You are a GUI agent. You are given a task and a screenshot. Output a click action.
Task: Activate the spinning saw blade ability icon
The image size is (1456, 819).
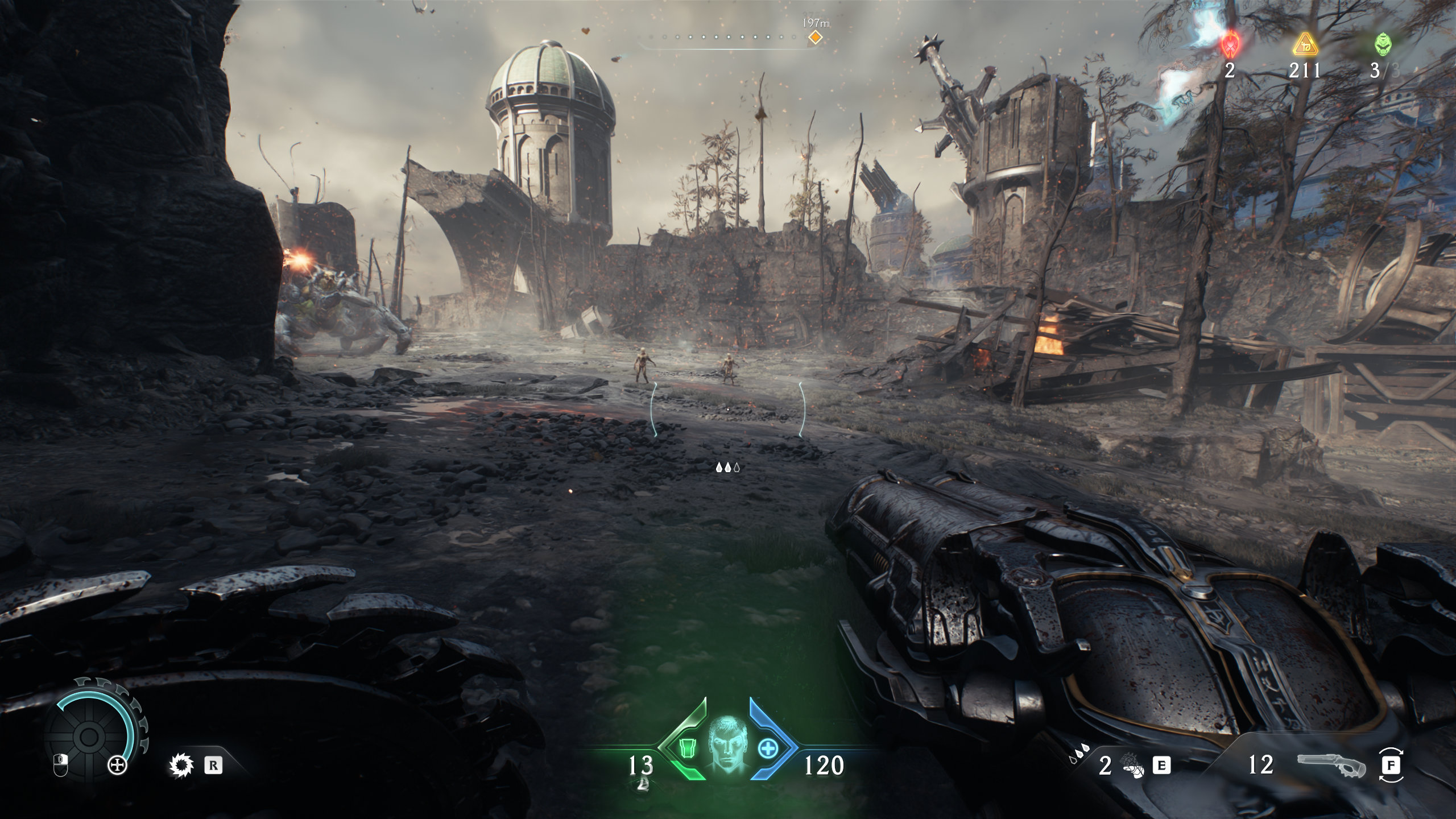(x=181, y=766)
